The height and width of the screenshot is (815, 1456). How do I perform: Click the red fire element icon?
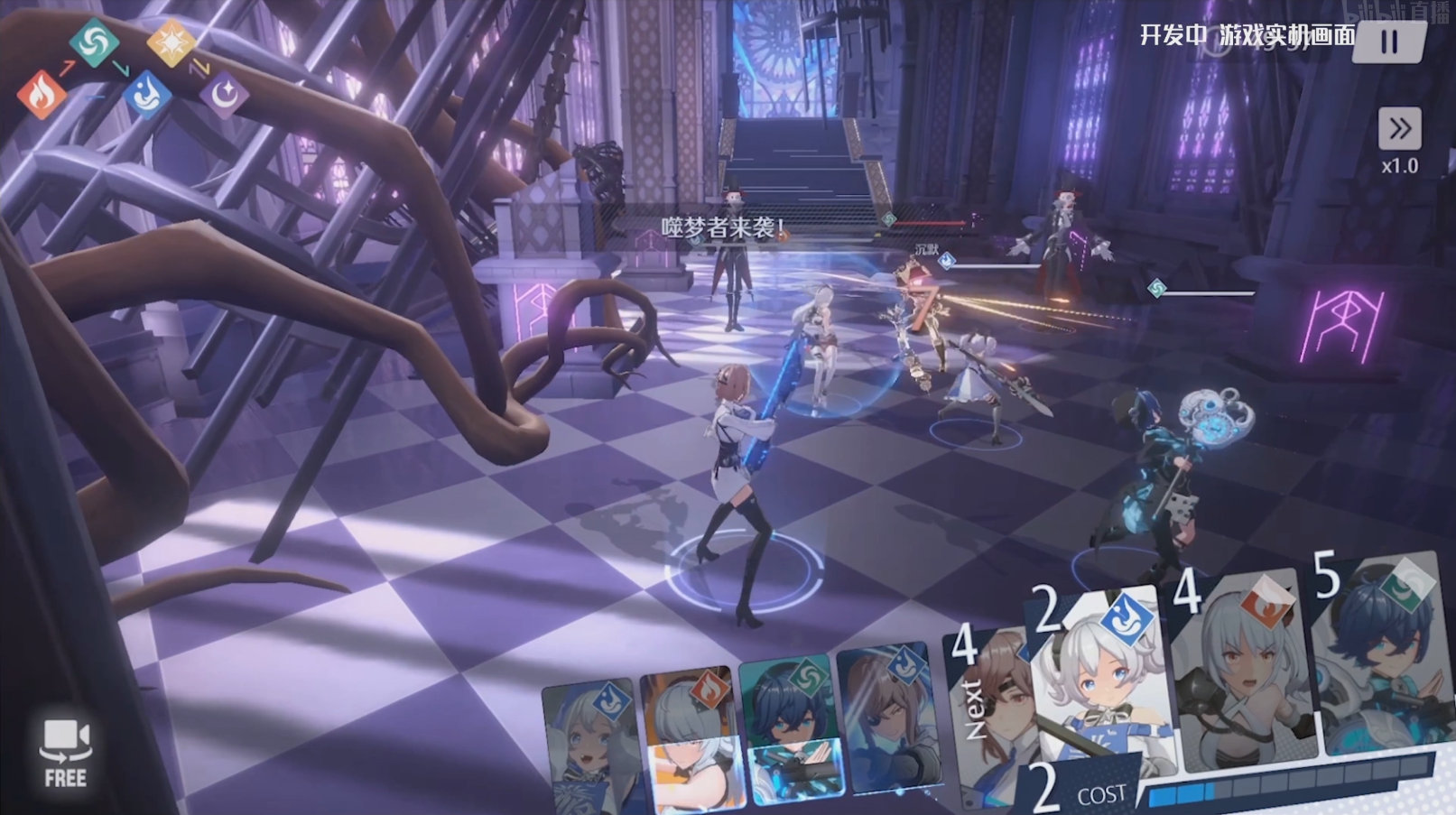pyautogui.click(x=41, y=94)
